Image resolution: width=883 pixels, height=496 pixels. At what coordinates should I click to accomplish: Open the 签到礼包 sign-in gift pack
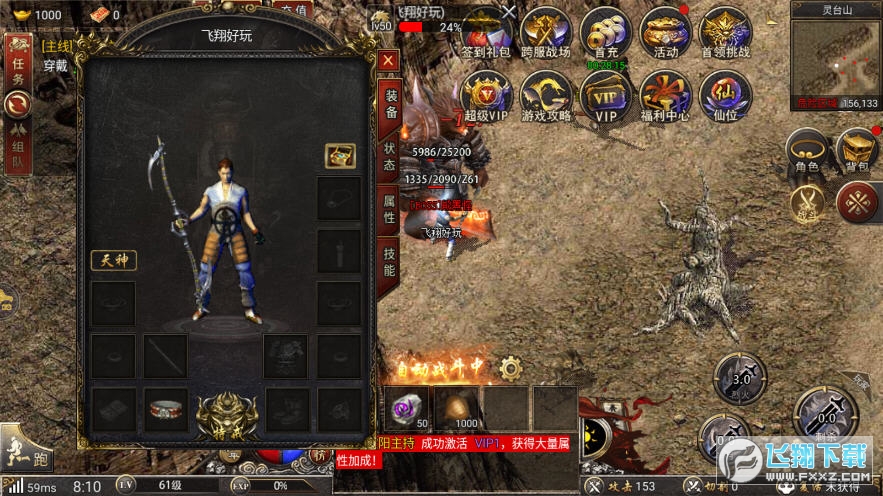pos(487,33)
